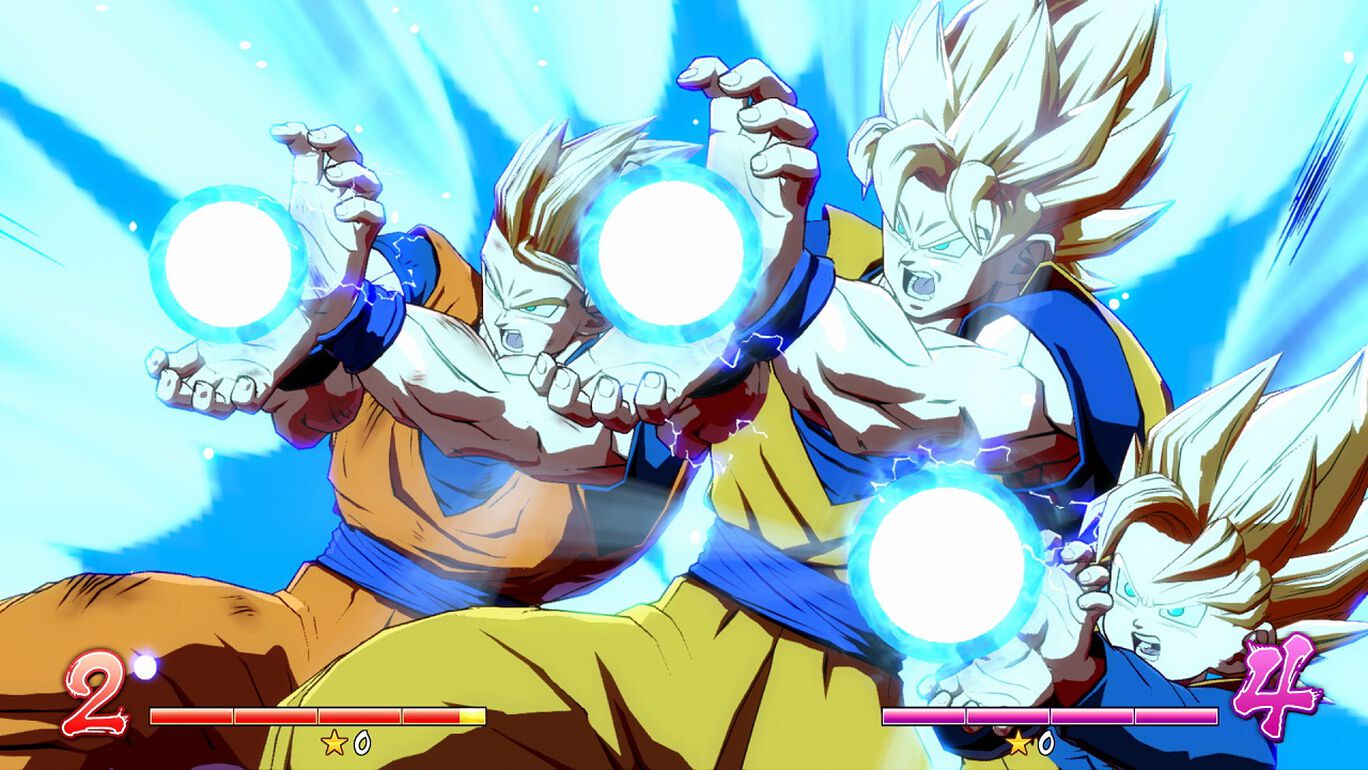Screen dimensions: 1368x770
Task: Select the yellow tip of the red gauge
Action: [472, 716]
